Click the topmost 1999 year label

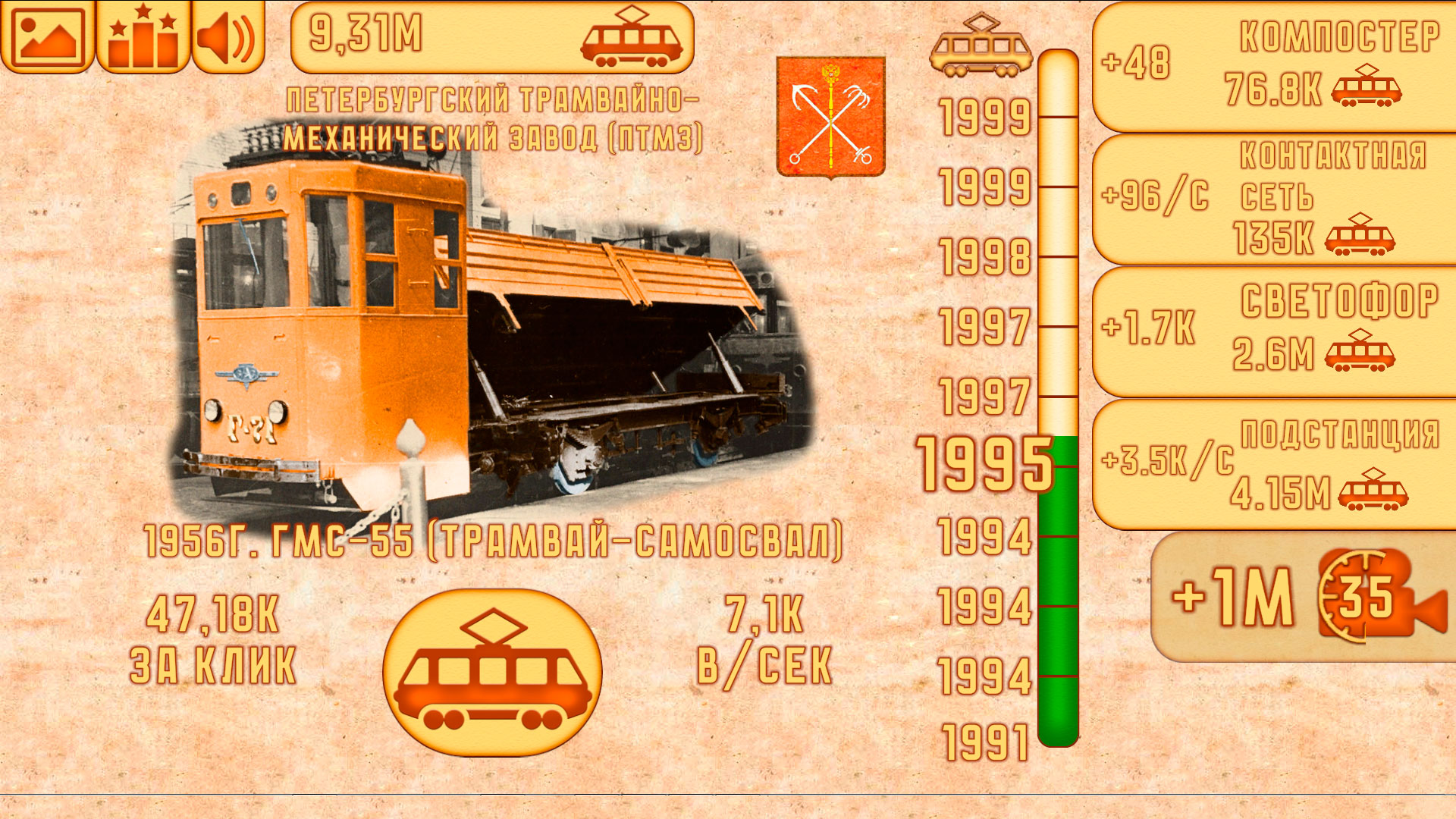click(984, 118)
